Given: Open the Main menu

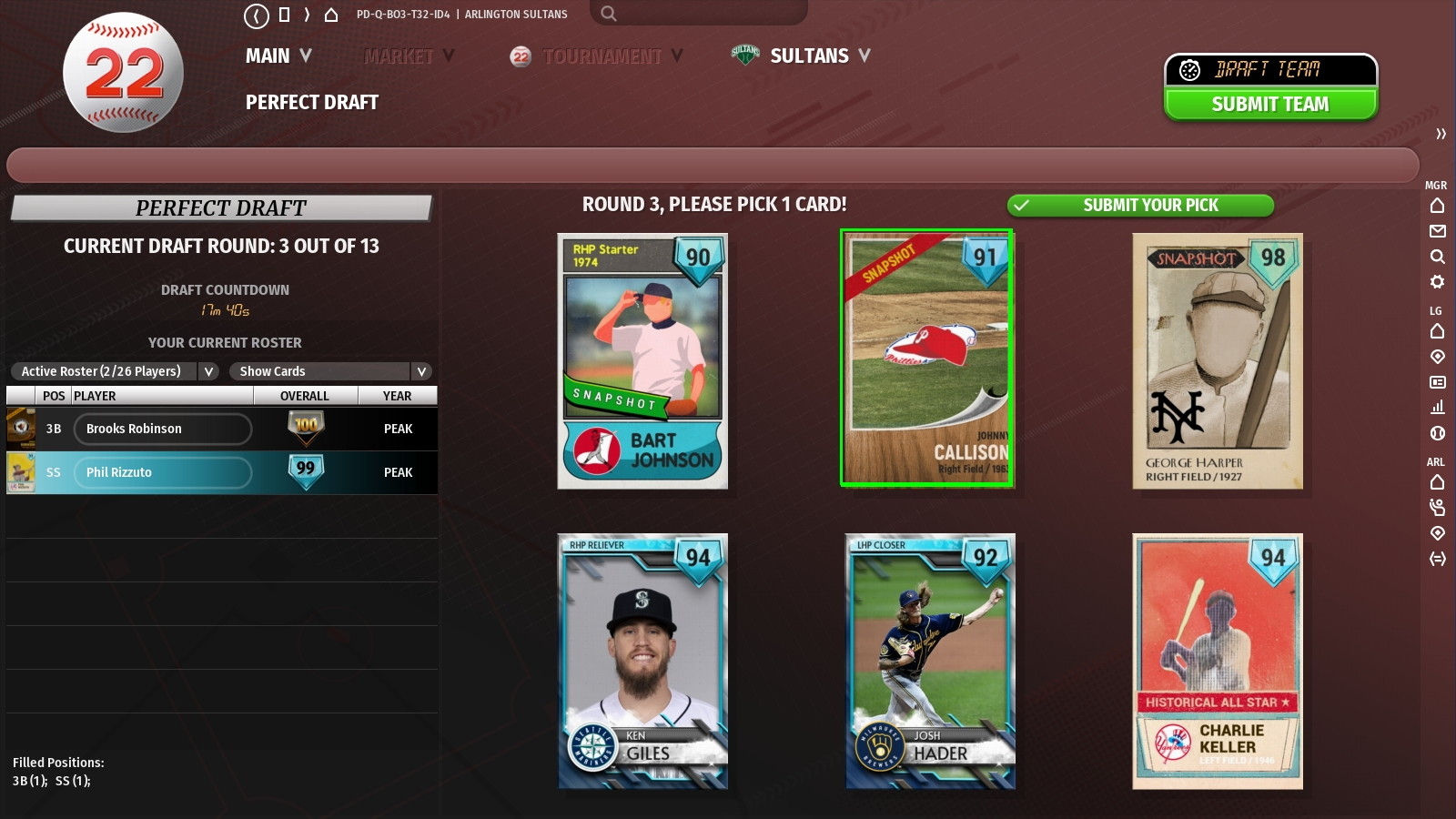Looking at the screenshot, I should pos(269,56).
